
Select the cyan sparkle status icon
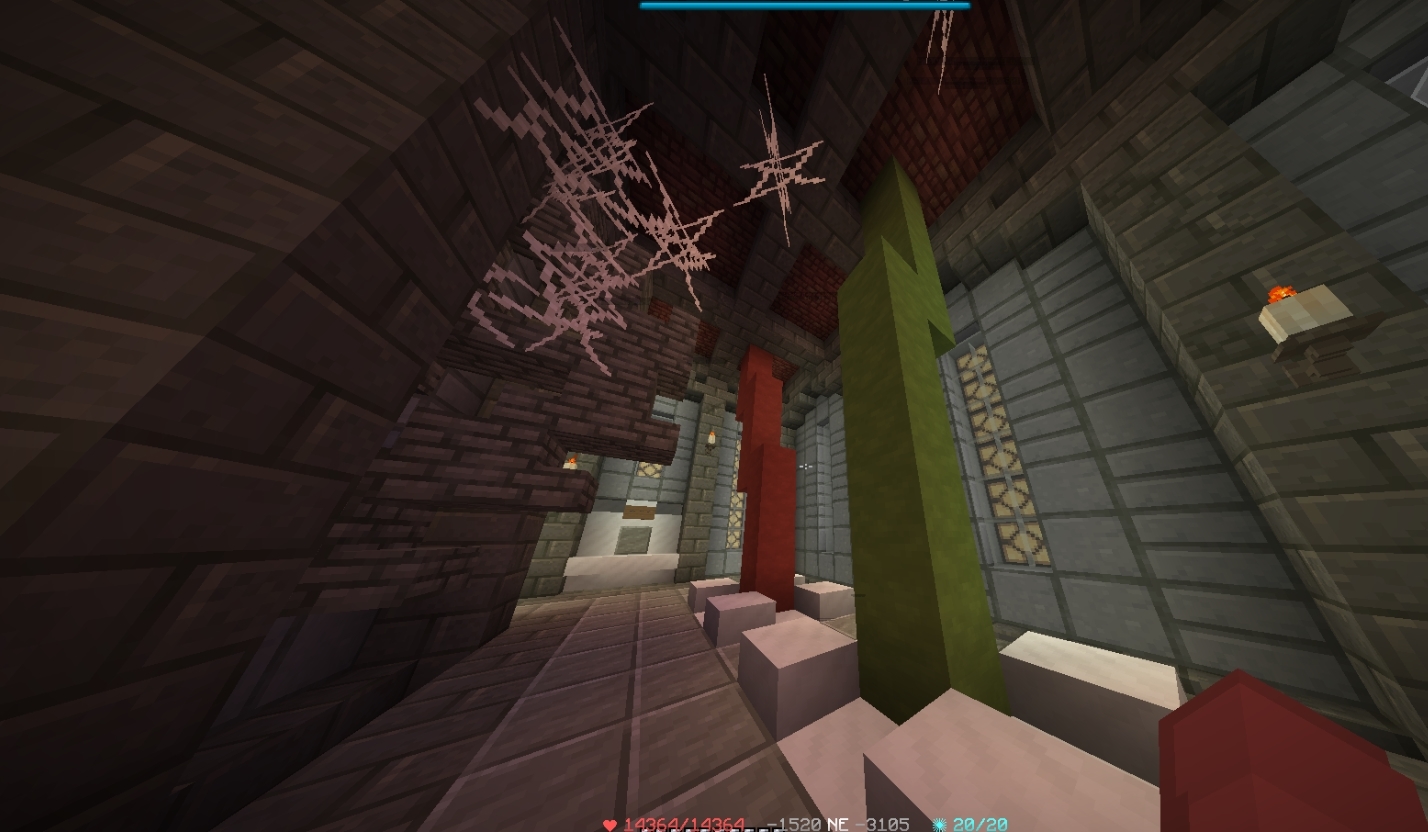pyautogui.click(x=939, y=824)
